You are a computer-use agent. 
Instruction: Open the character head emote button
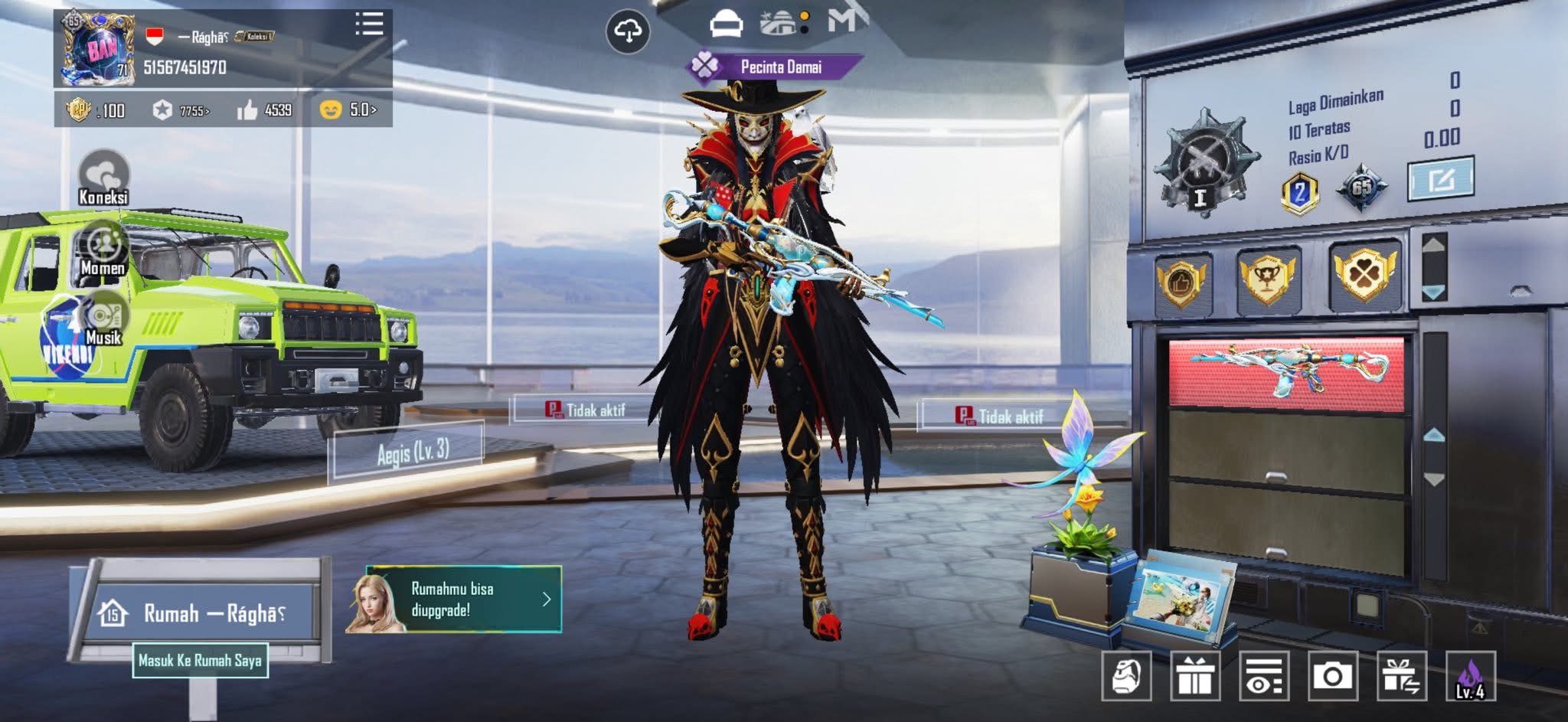pyautogui.click(x=1126, y=676)
